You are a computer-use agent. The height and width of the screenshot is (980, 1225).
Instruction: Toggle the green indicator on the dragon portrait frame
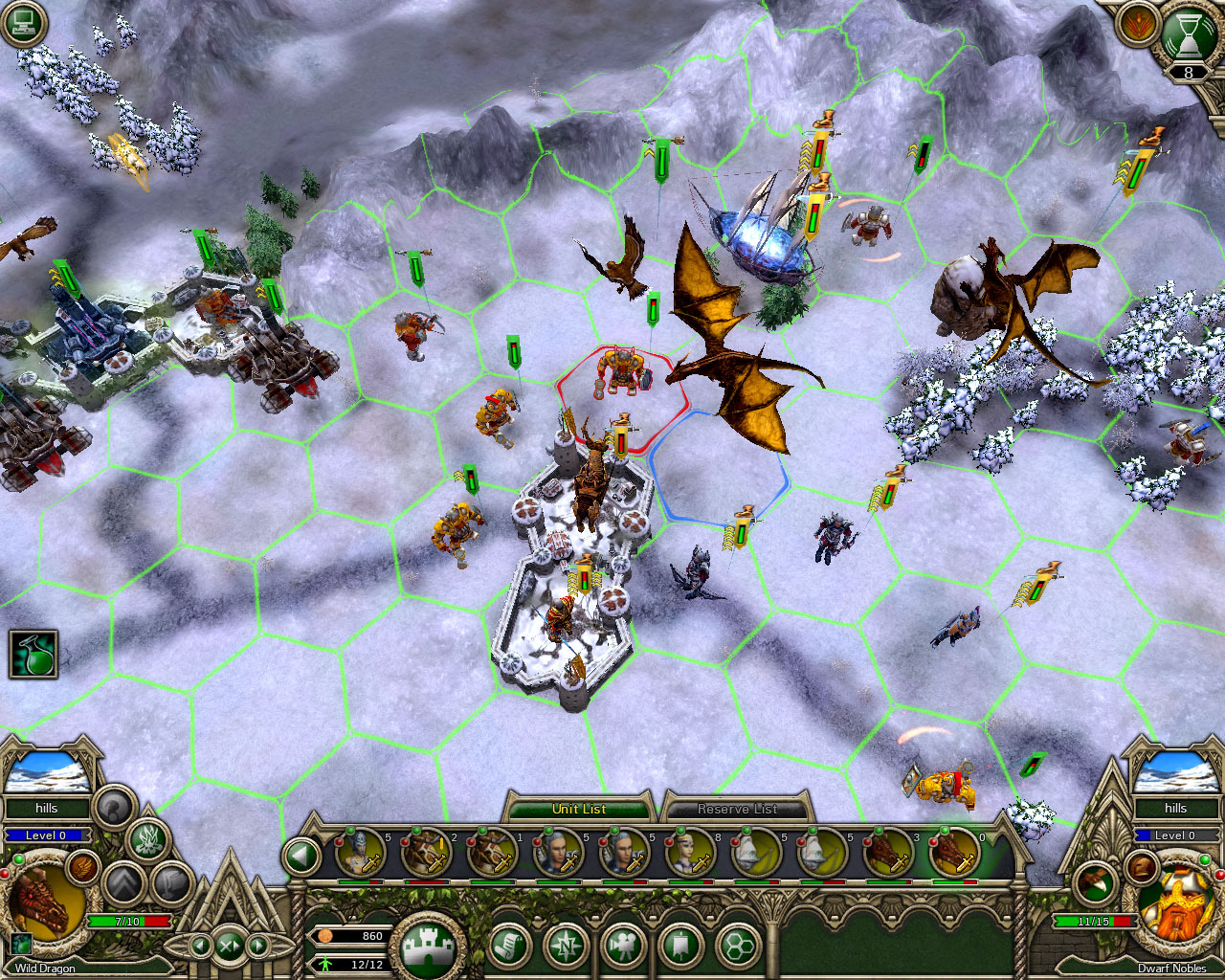pyautogui.click(x=18, y=859)
